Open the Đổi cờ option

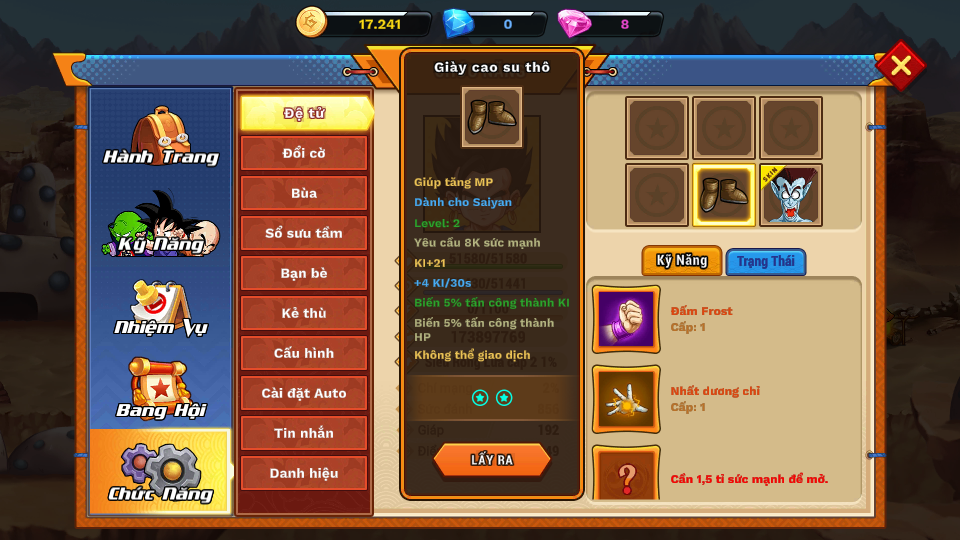(304, 153)
